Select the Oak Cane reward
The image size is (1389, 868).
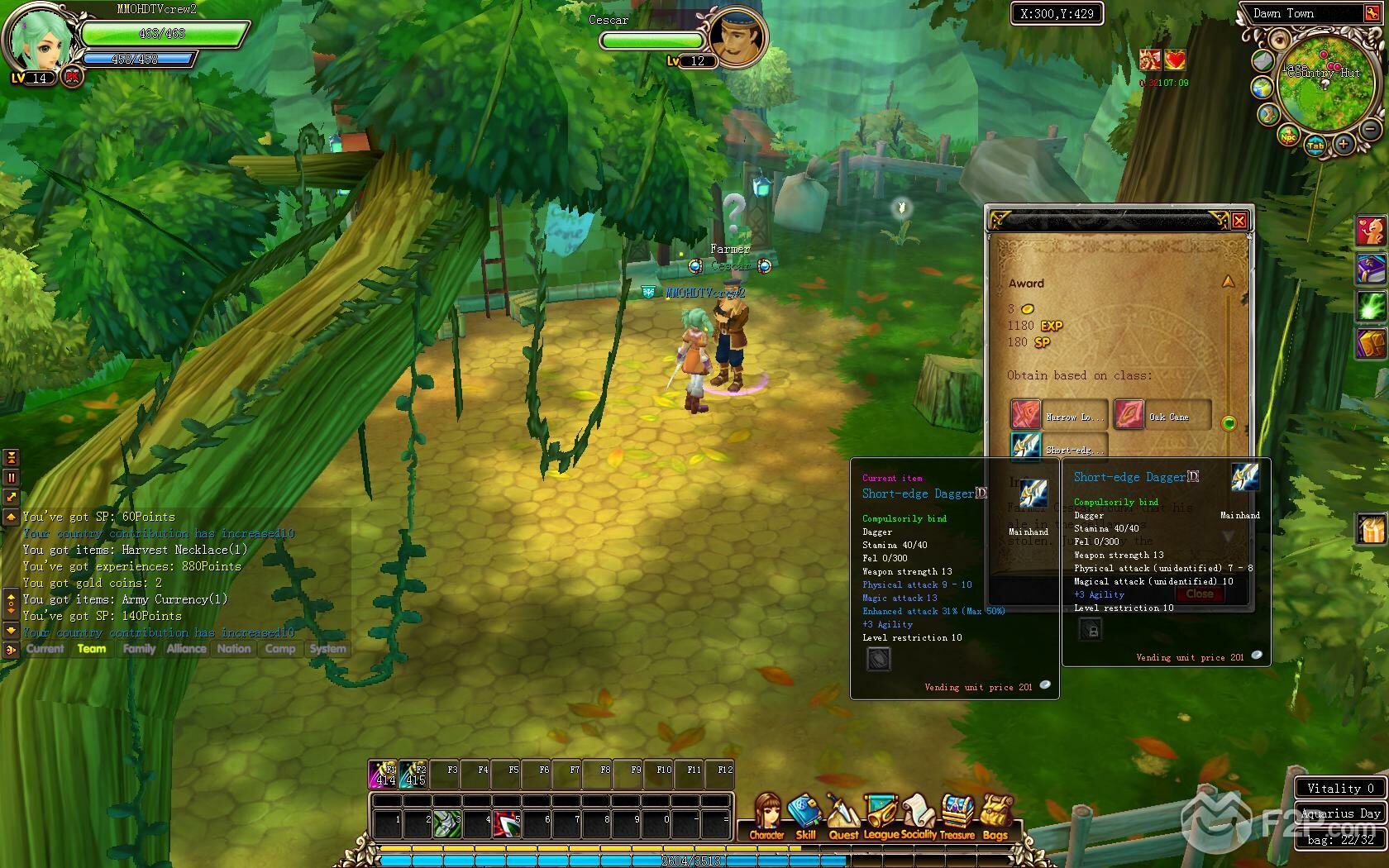[1129, 415]
